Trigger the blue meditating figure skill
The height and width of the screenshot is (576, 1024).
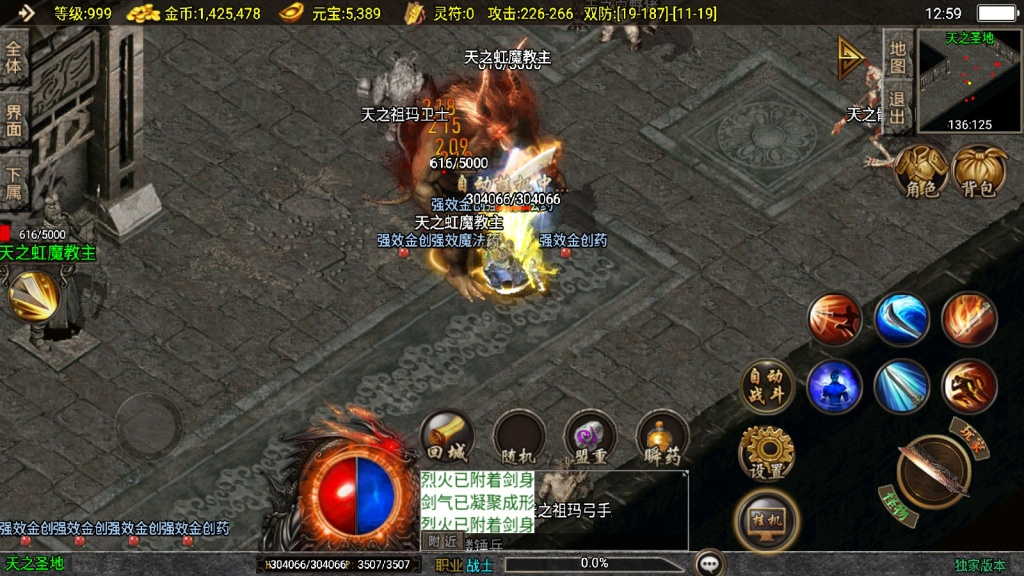(x=835, y=386)
